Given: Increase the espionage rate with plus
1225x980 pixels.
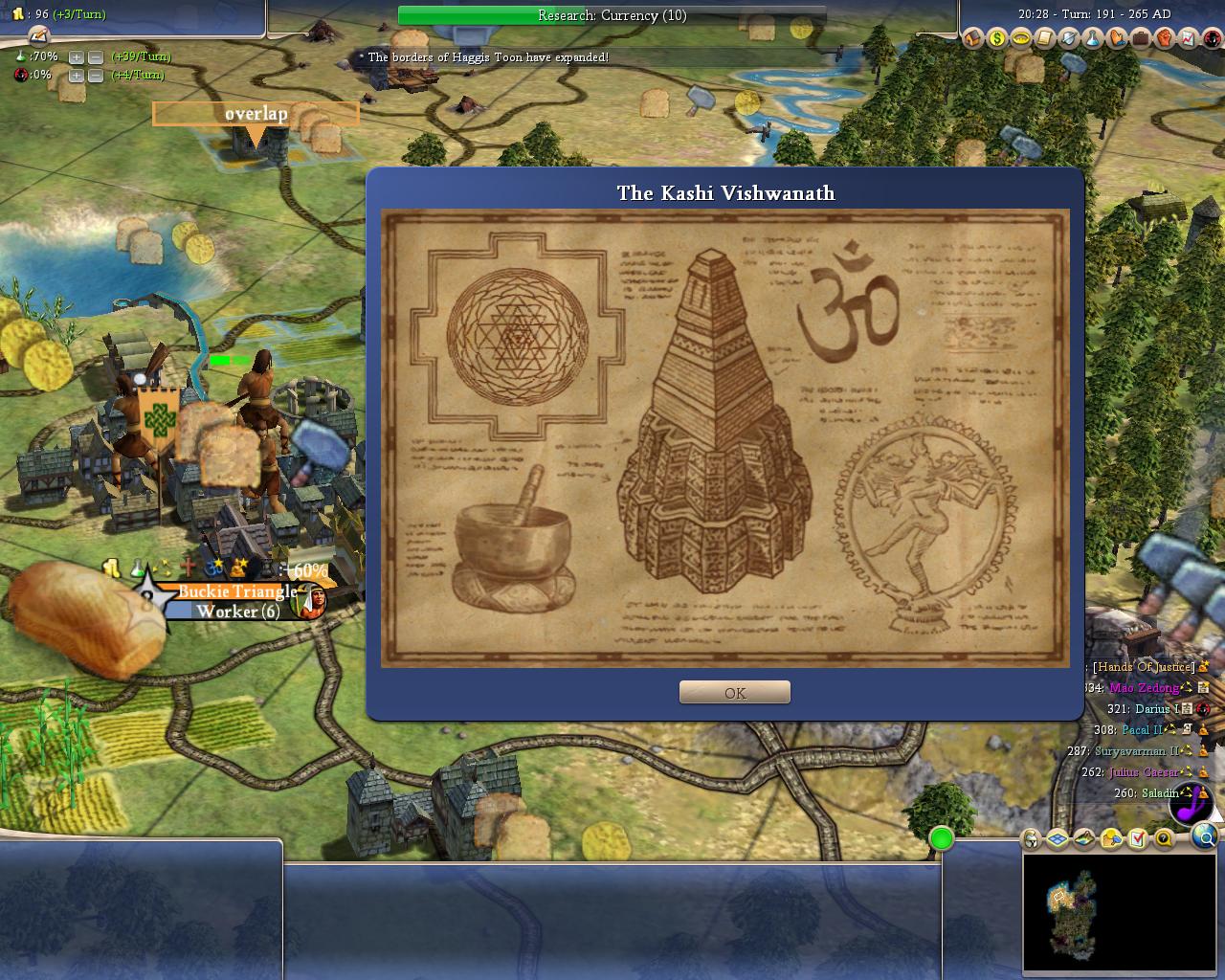Looking at the screenshot, I should (77, 76).
